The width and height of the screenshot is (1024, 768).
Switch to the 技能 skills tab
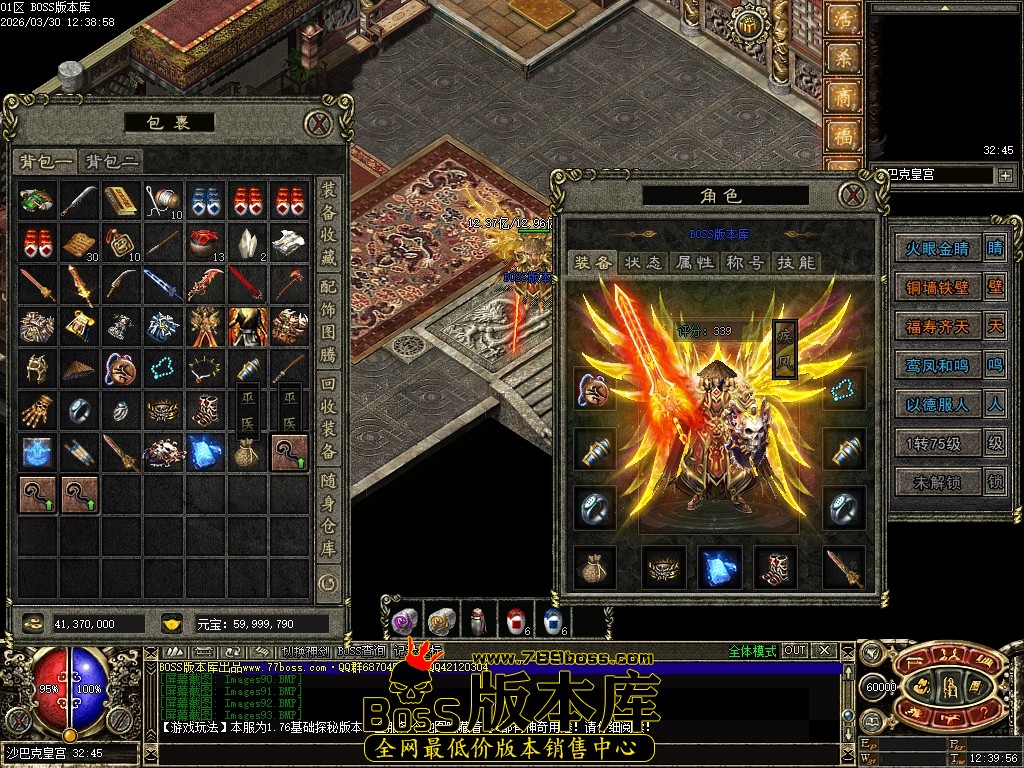tap(796, 262)
